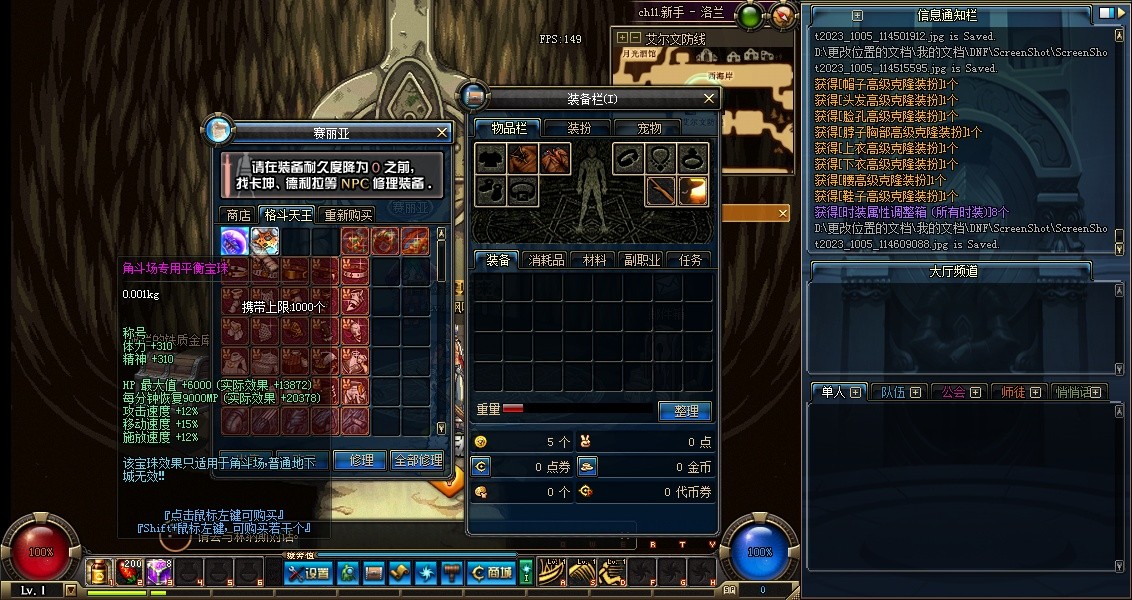Repair all gear with 全部修理

coord(417,460)
